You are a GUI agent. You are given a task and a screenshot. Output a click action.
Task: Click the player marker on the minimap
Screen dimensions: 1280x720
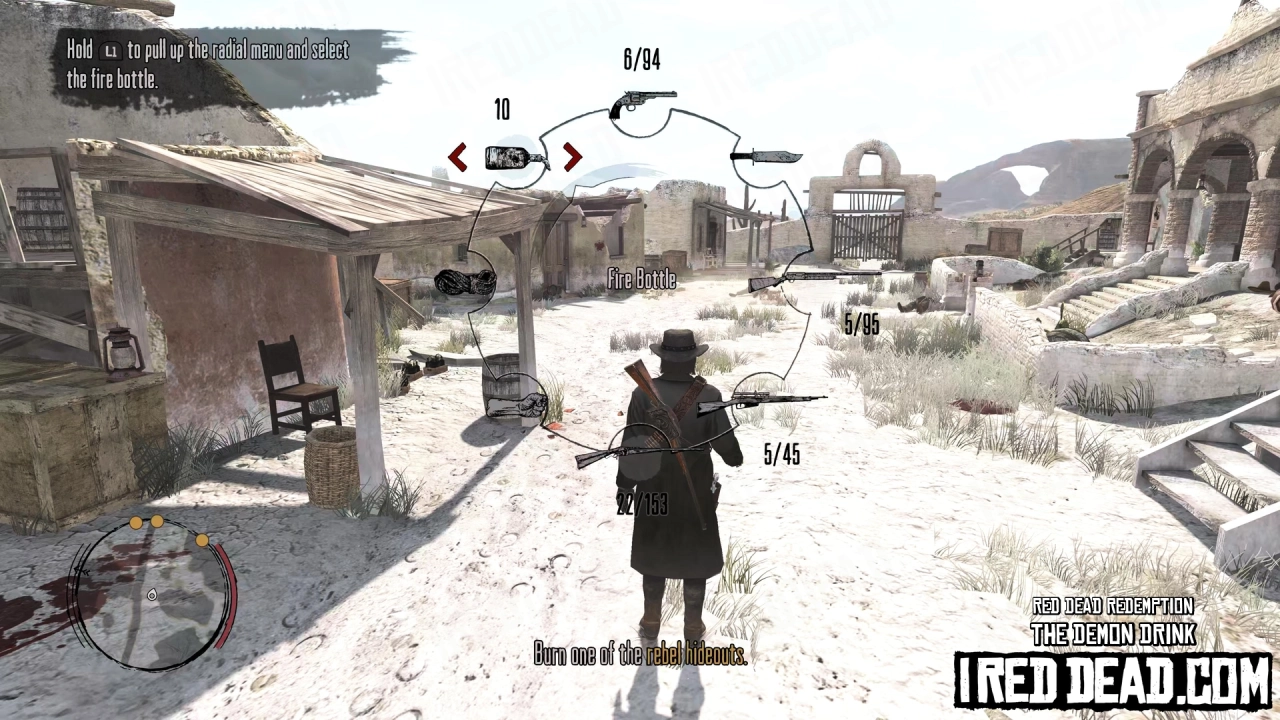[x=153, y=595]
